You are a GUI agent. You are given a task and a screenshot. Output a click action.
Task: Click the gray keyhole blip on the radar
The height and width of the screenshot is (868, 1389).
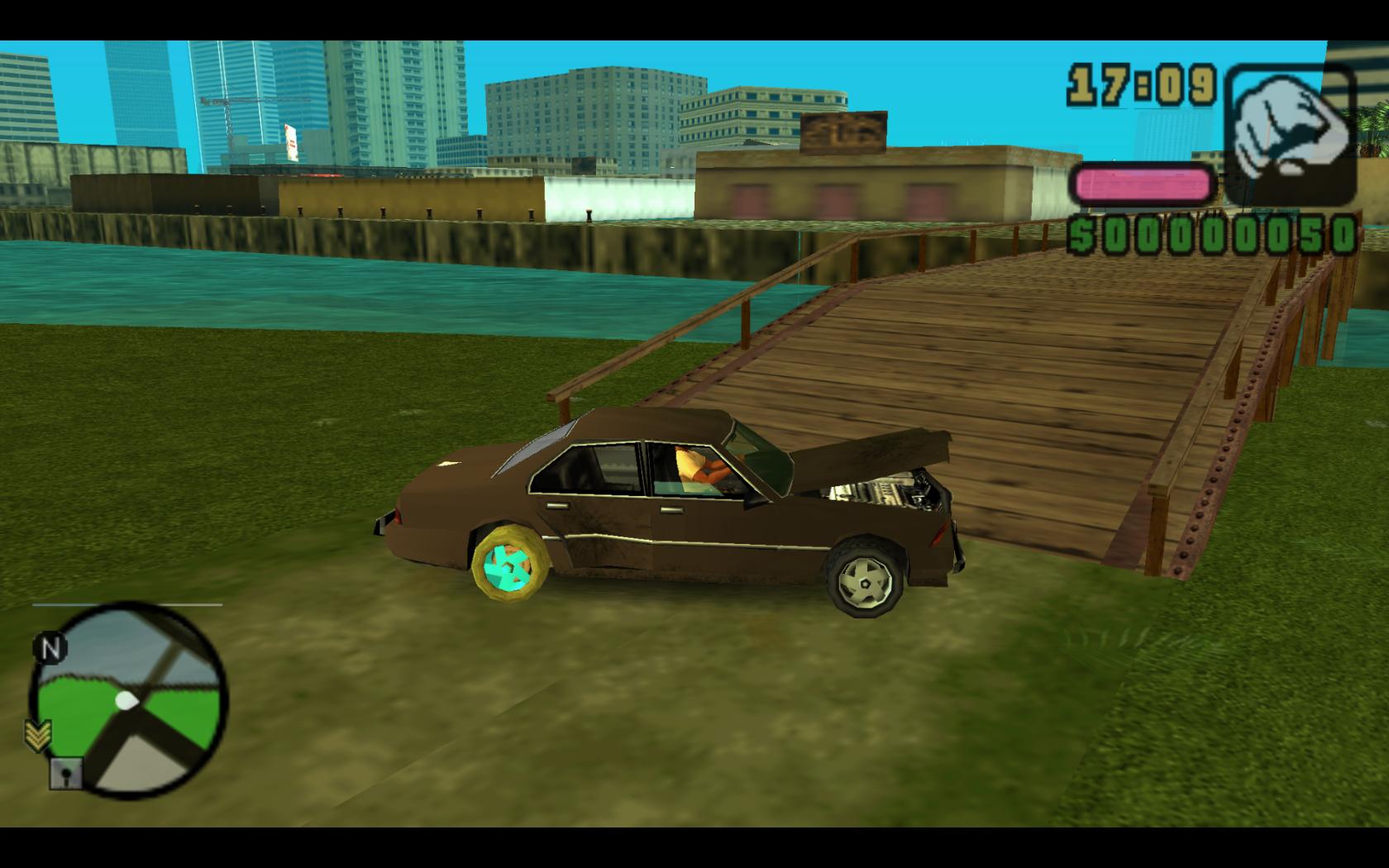point(65,773)
